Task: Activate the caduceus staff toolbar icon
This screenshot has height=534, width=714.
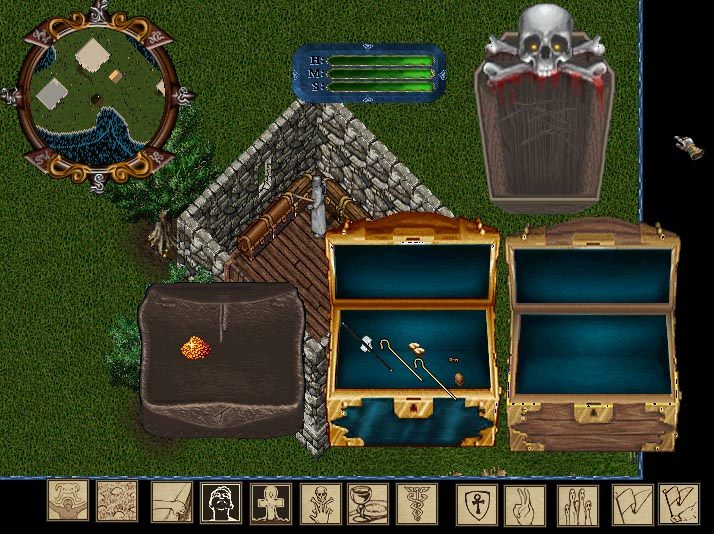Action: [x=416, y=502]
